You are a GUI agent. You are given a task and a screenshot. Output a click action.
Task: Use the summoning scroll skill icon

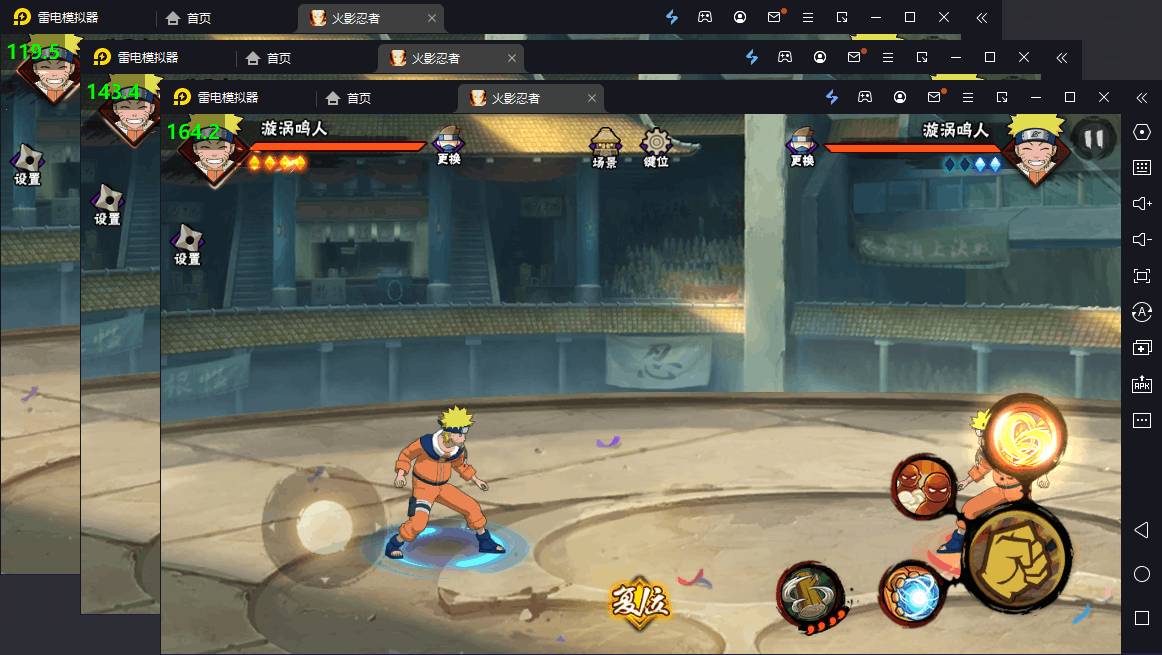(810, 596)
